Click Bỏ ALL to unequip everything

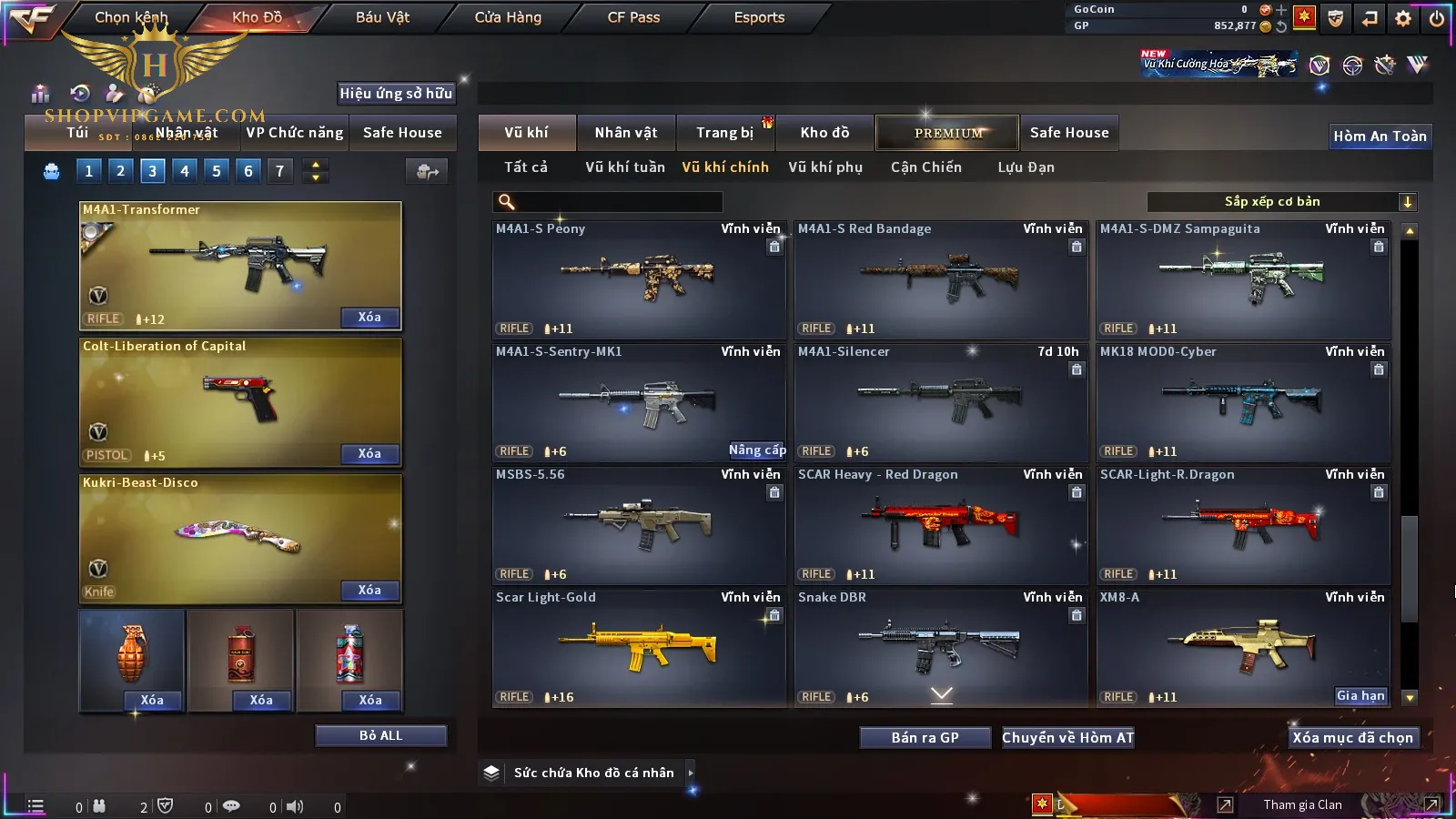tap(380, 735)
